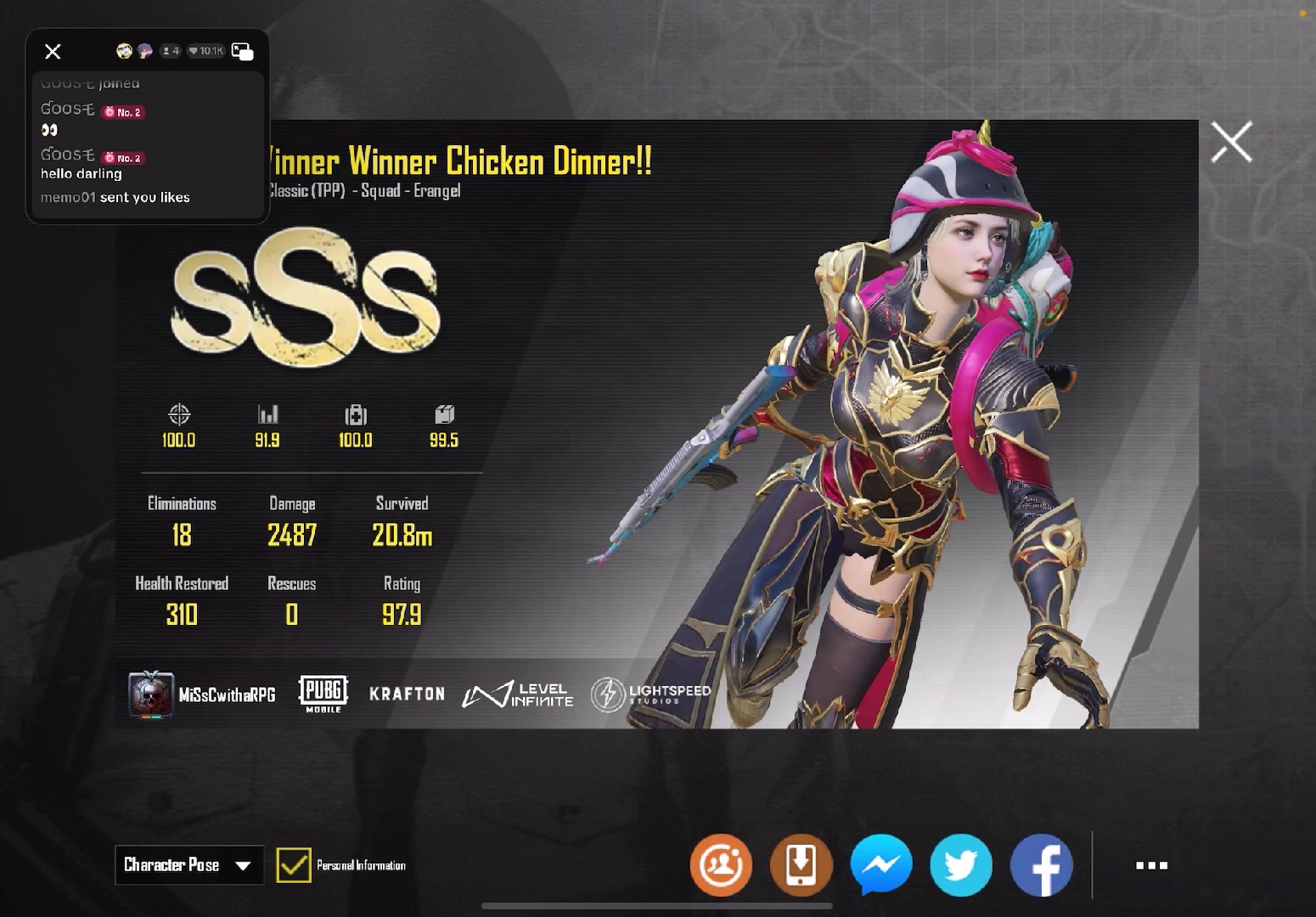Share the result on Twitter
Viewport: 1316px width, 917px height.
pos(961,865)
